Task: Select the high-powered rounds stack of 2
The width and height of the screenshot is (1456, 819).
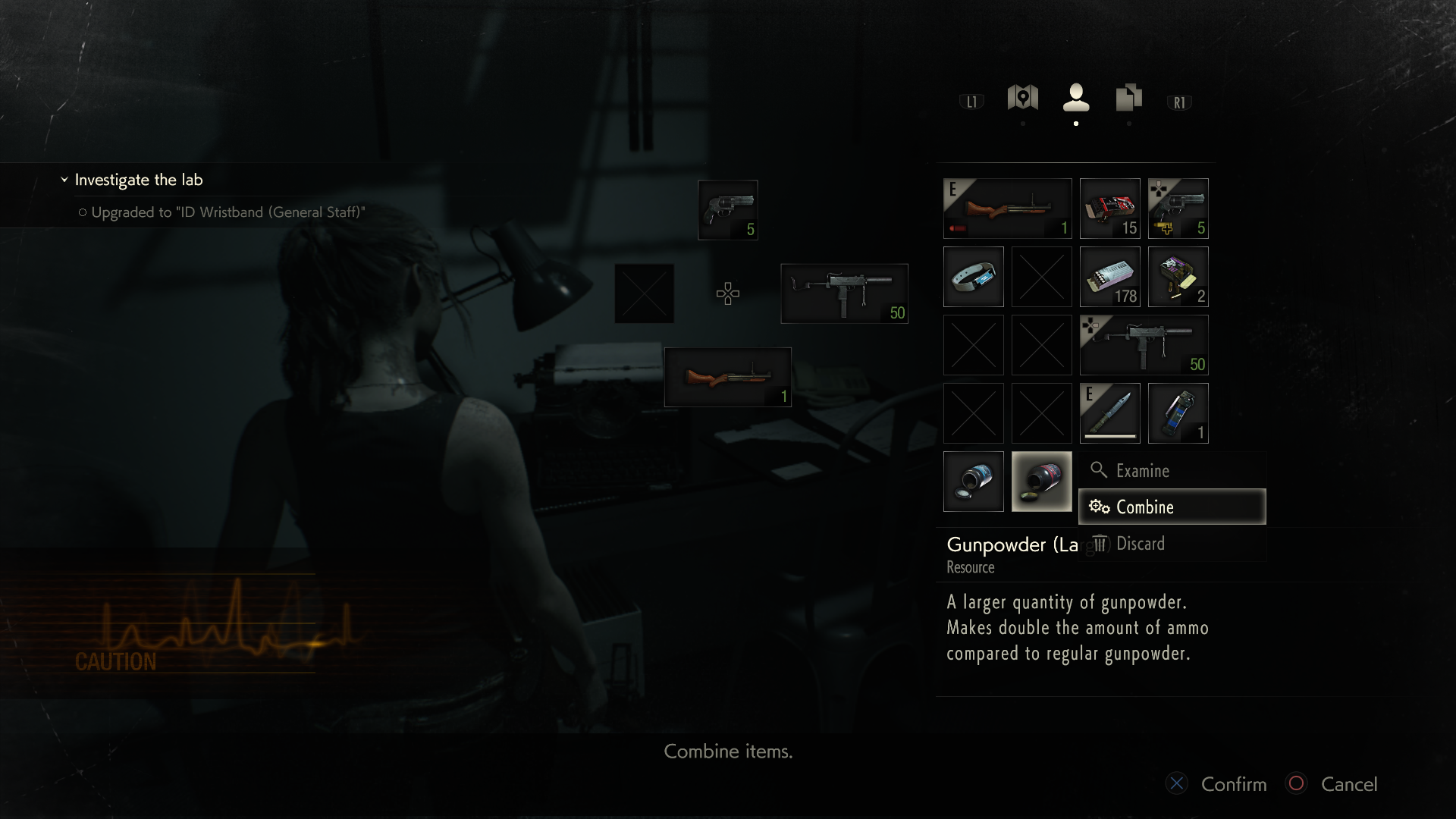Action: (x=1178, y=277)
